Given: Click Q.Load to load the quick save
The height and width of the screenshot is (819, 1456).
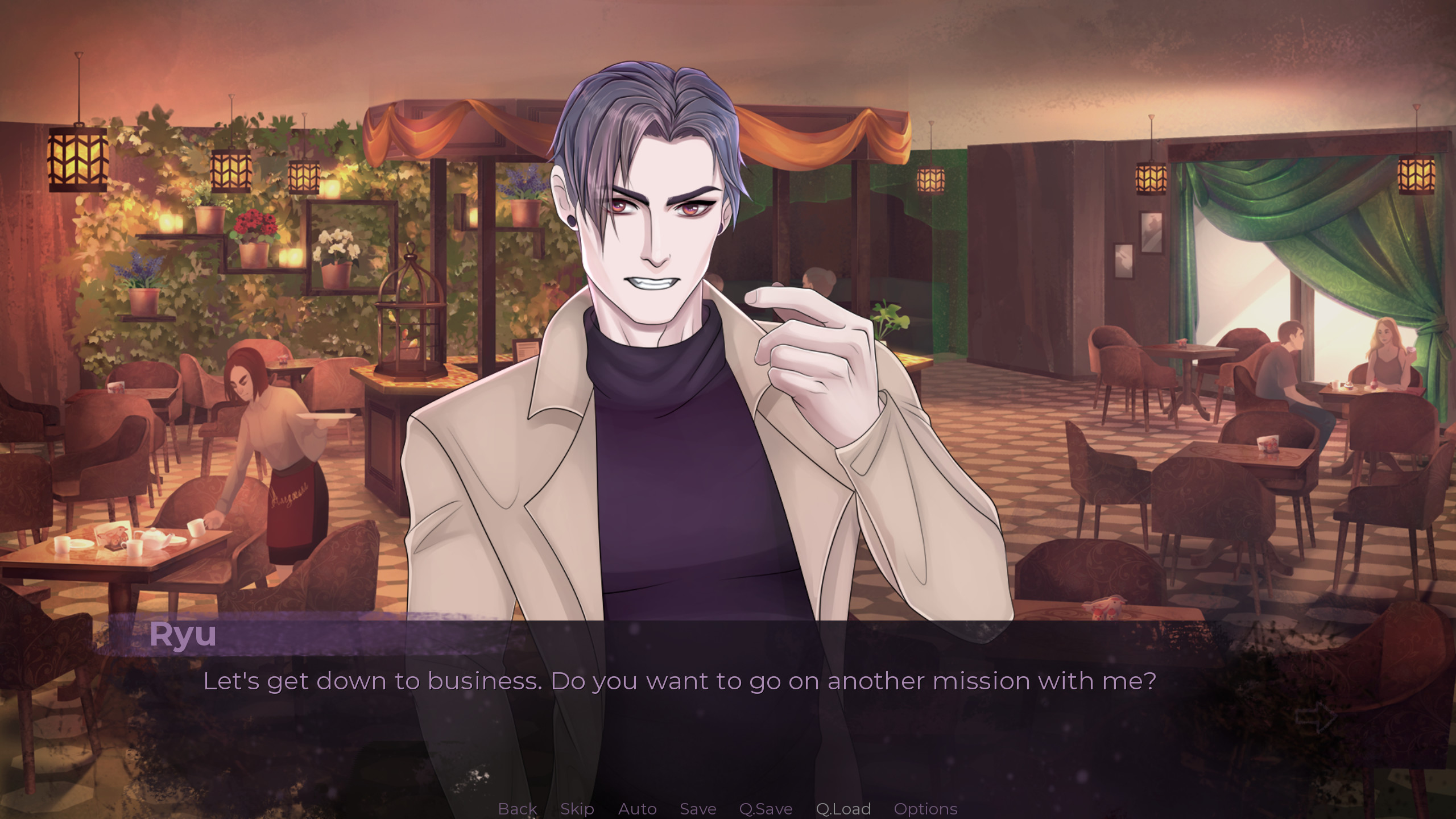Looking at the screenshot, I should (842, 809).
